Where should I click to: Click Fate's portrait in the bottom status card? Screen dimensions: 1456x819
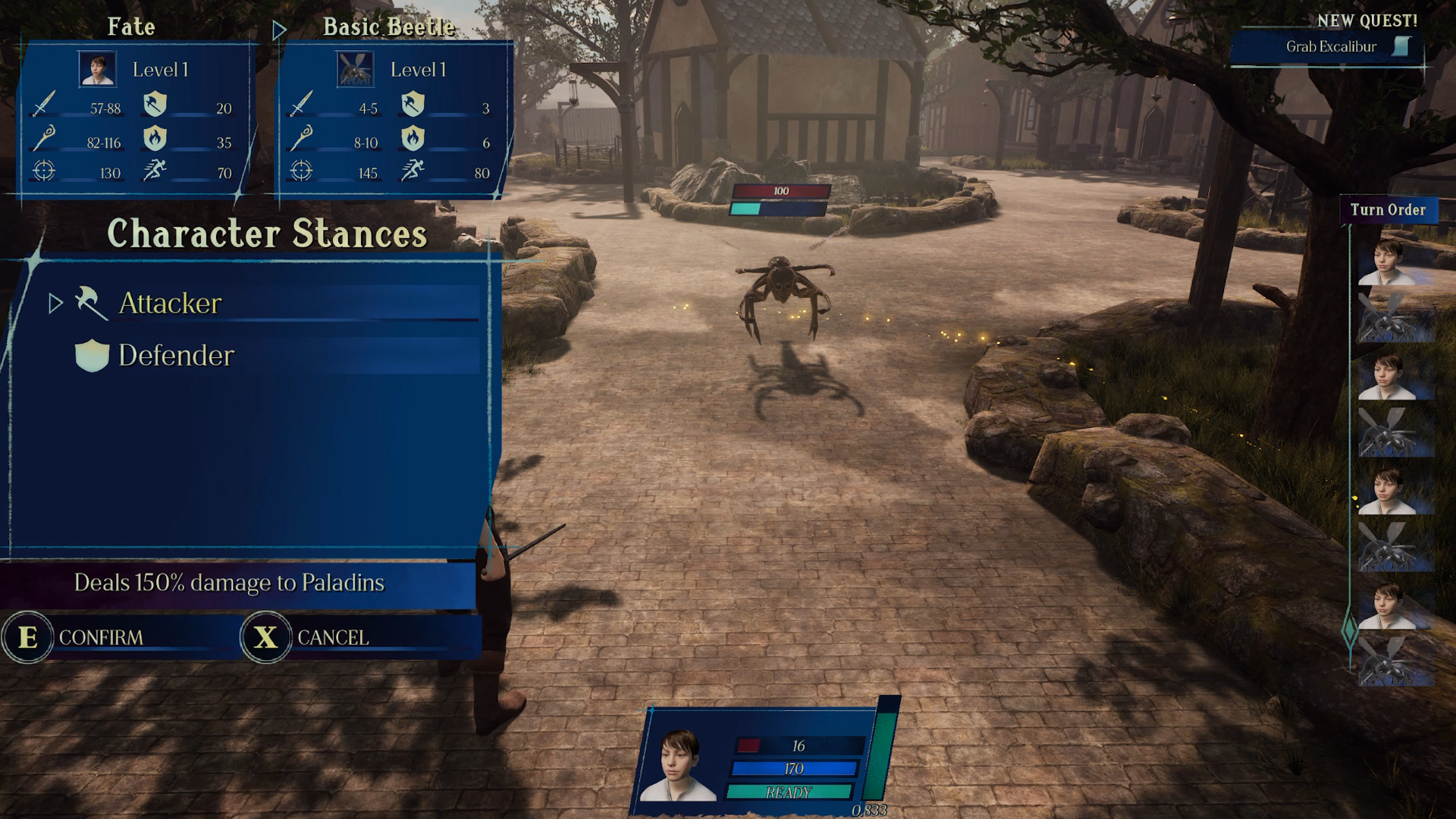[x=679, y=766]
